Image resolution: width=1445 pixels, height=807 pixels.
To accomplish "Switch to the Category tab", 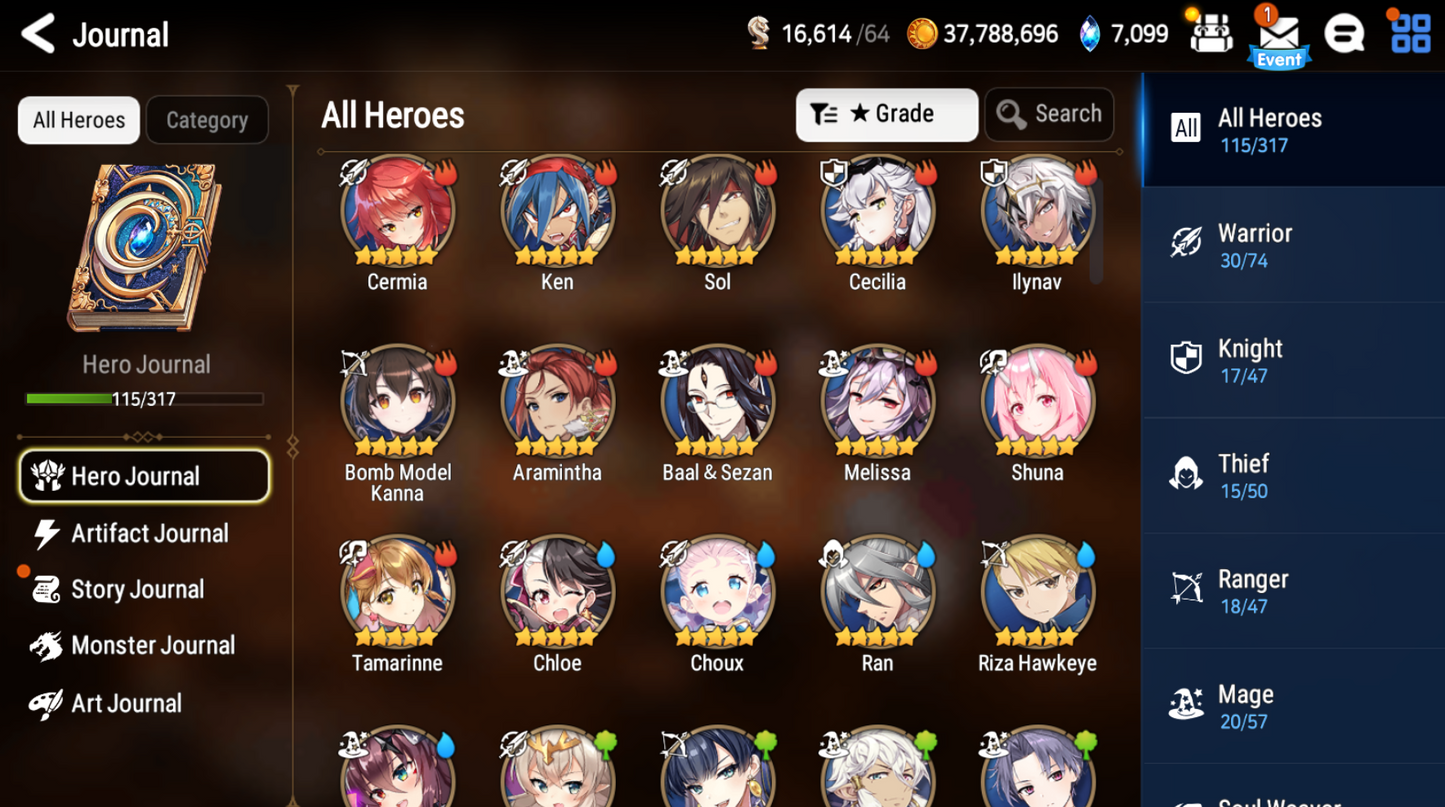I will click(x=207, y=120).
